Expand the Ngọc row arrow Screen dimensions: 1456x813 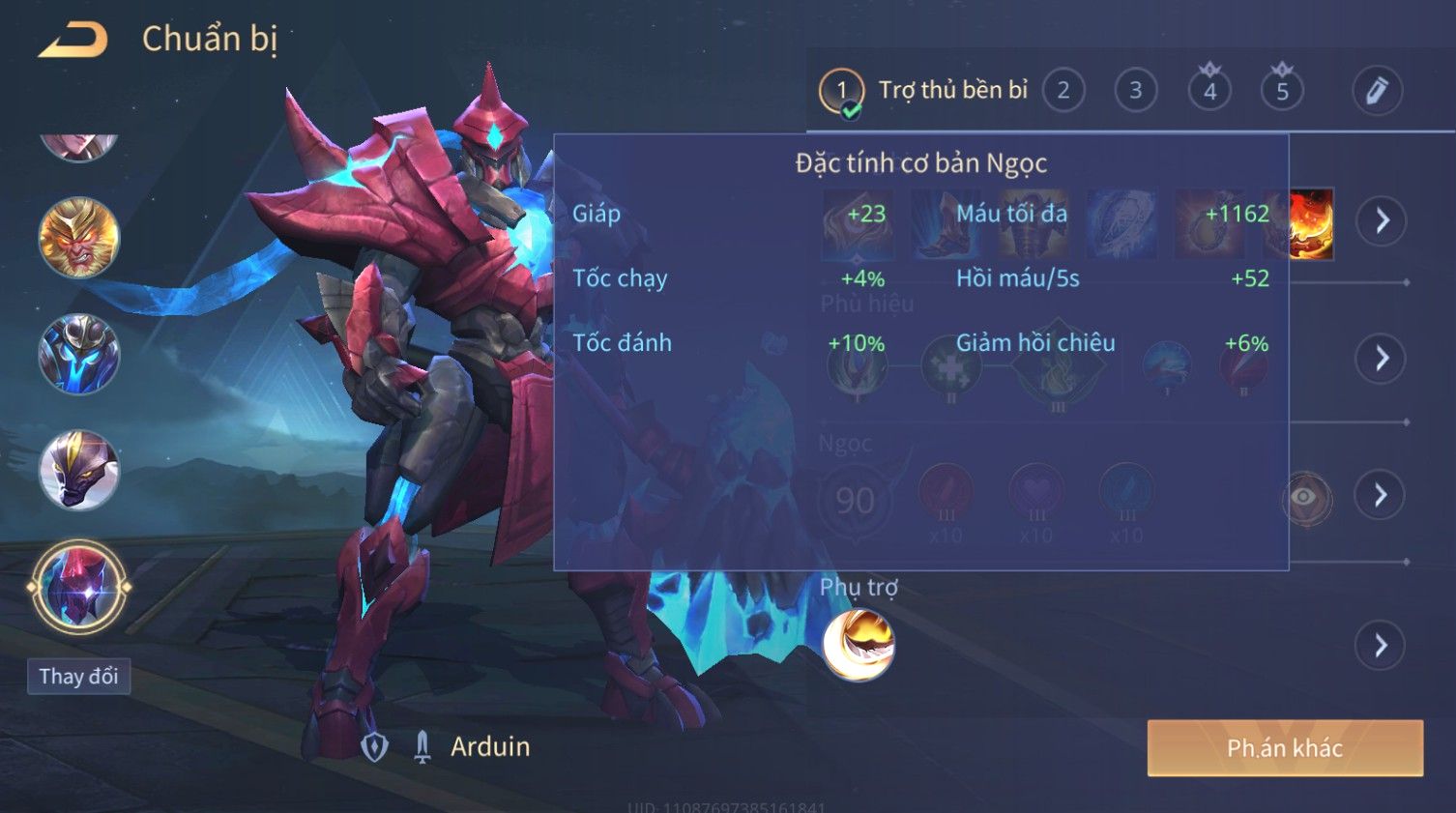(x=1382, y=496)
